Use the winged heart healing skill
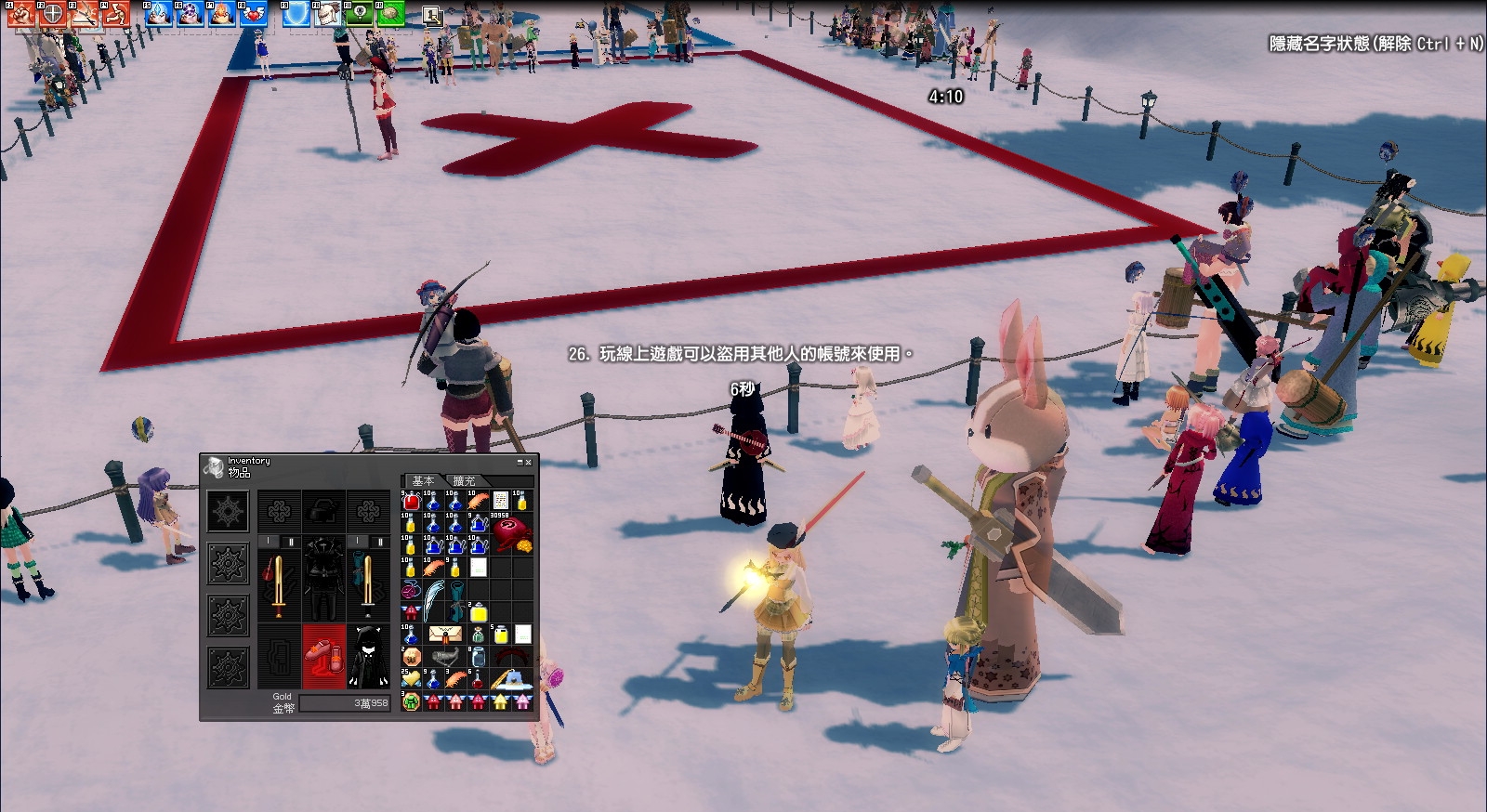This screenshot has width=1487, height=812. [253, 14]
